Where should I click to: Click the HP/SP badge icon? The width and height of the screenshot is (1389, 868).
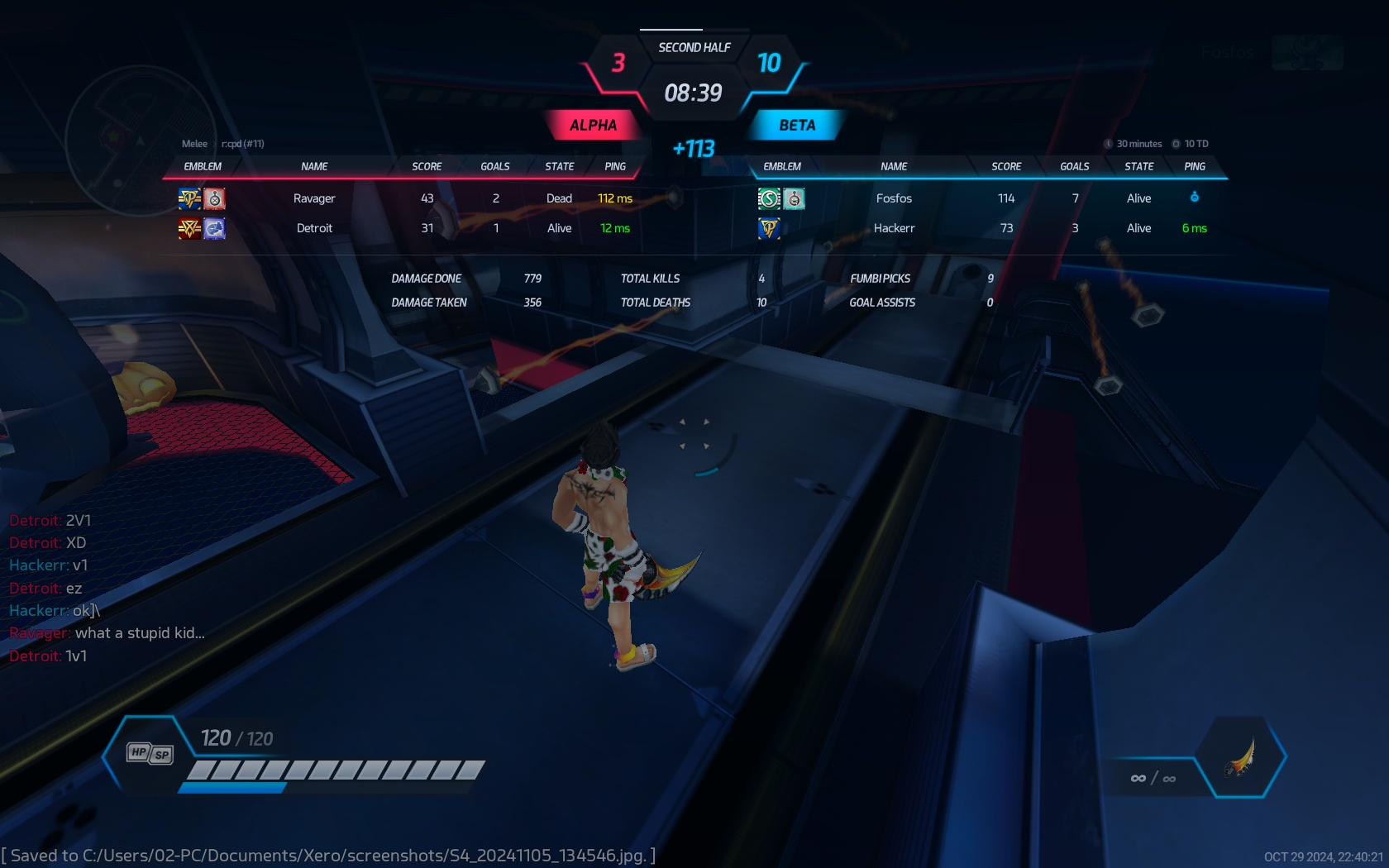[150, 753]
